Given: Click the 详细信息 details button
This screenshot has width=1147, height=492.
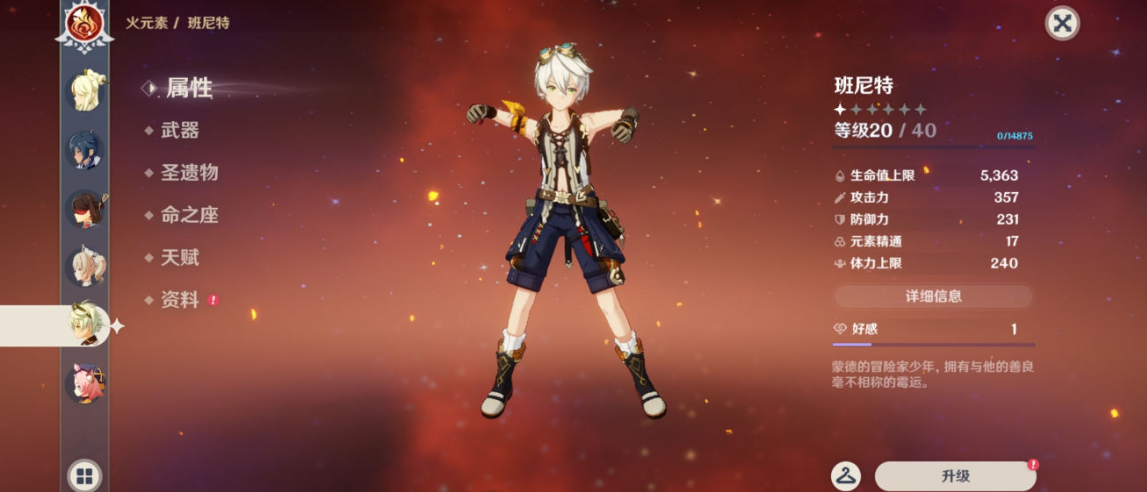Looking at the screenshot, I should [933, 297].
